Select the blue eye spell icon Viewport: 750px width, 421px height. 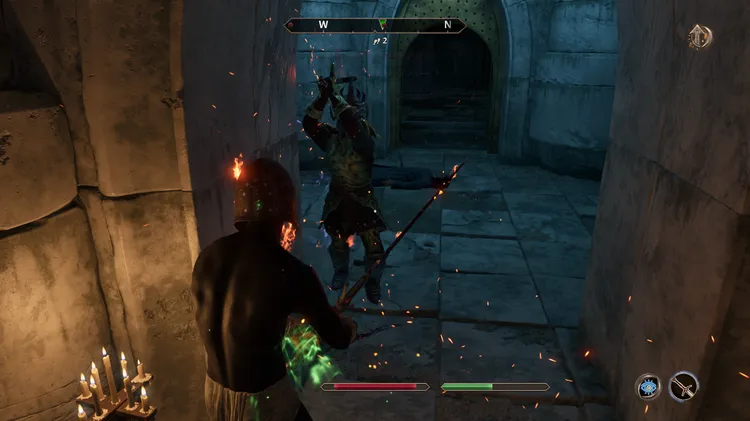648,386
